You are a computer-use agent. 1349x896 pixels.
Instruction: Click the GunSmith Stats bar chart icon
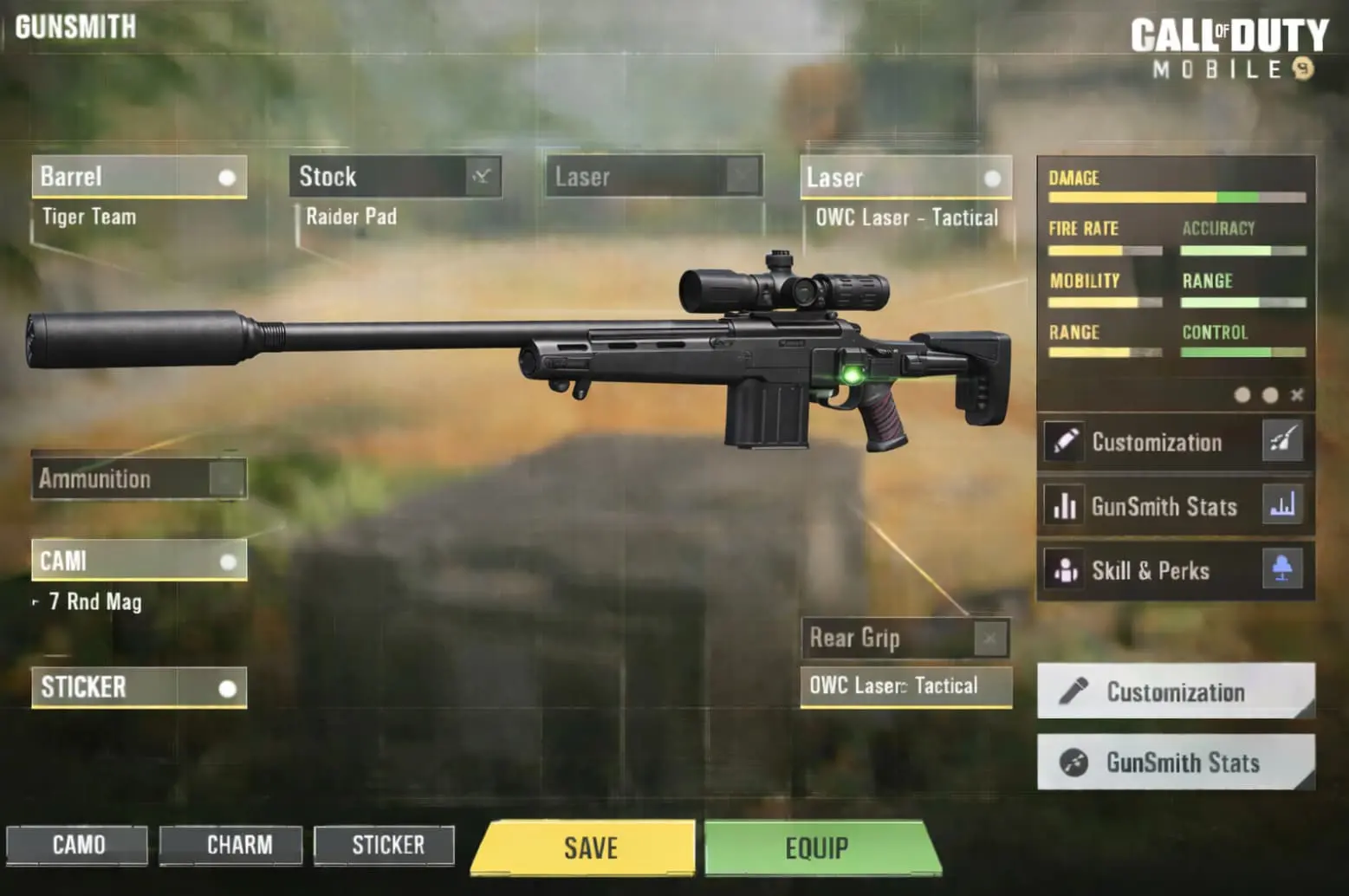coord(1067,506)
